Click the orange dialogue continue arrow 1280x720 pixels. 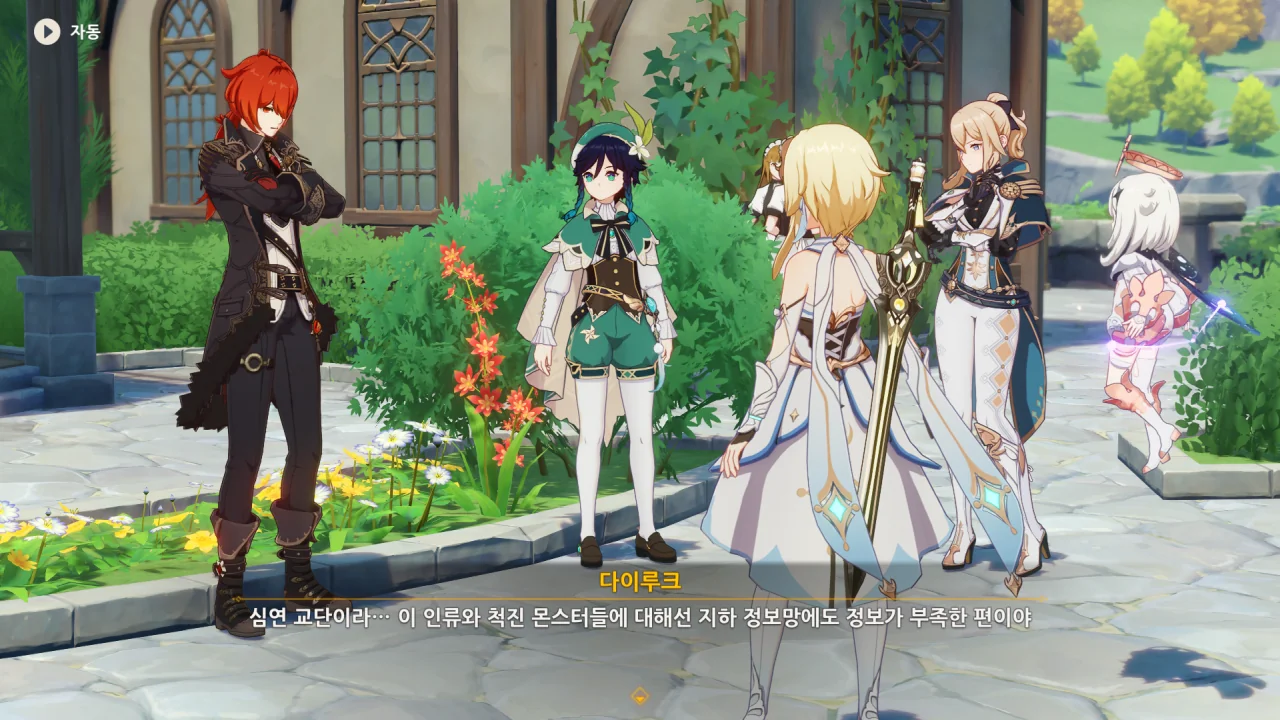[x=640, y=695]
